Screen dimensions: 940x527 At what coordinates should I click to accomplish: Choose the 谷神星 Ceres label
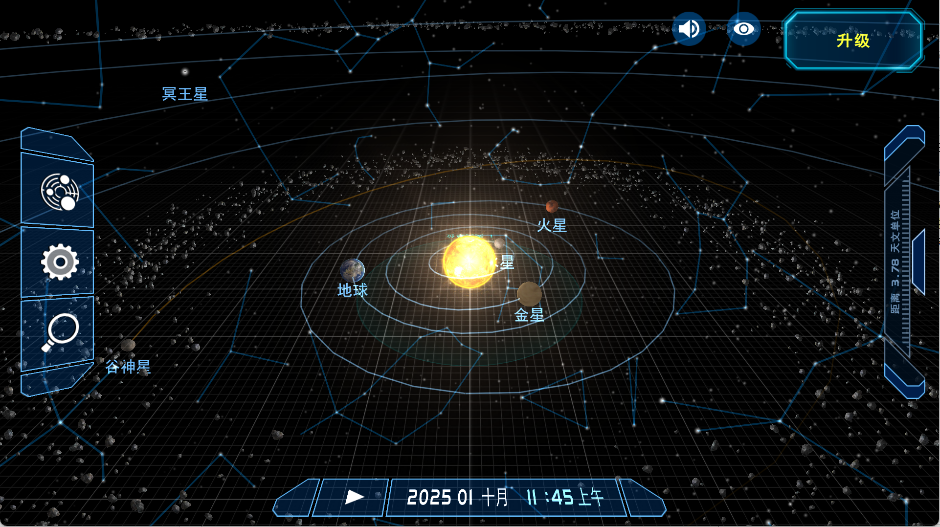[x=128, y=367]
